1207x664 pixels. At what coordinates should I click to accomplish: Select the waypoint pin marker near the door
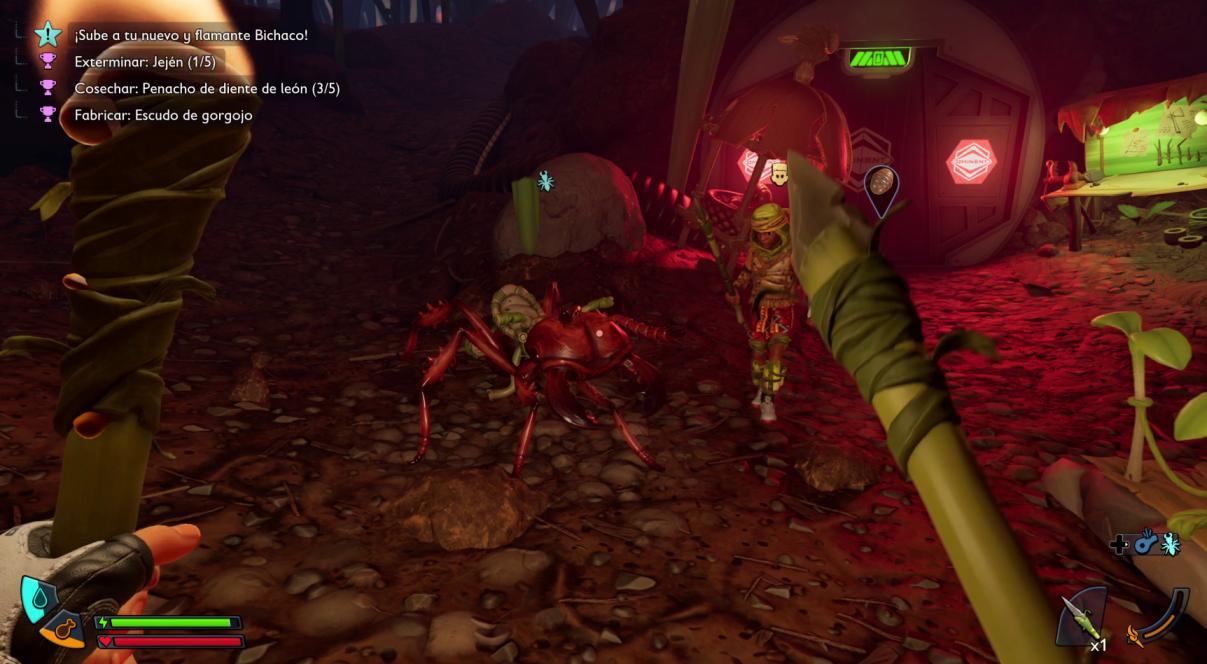click(881, 188)
